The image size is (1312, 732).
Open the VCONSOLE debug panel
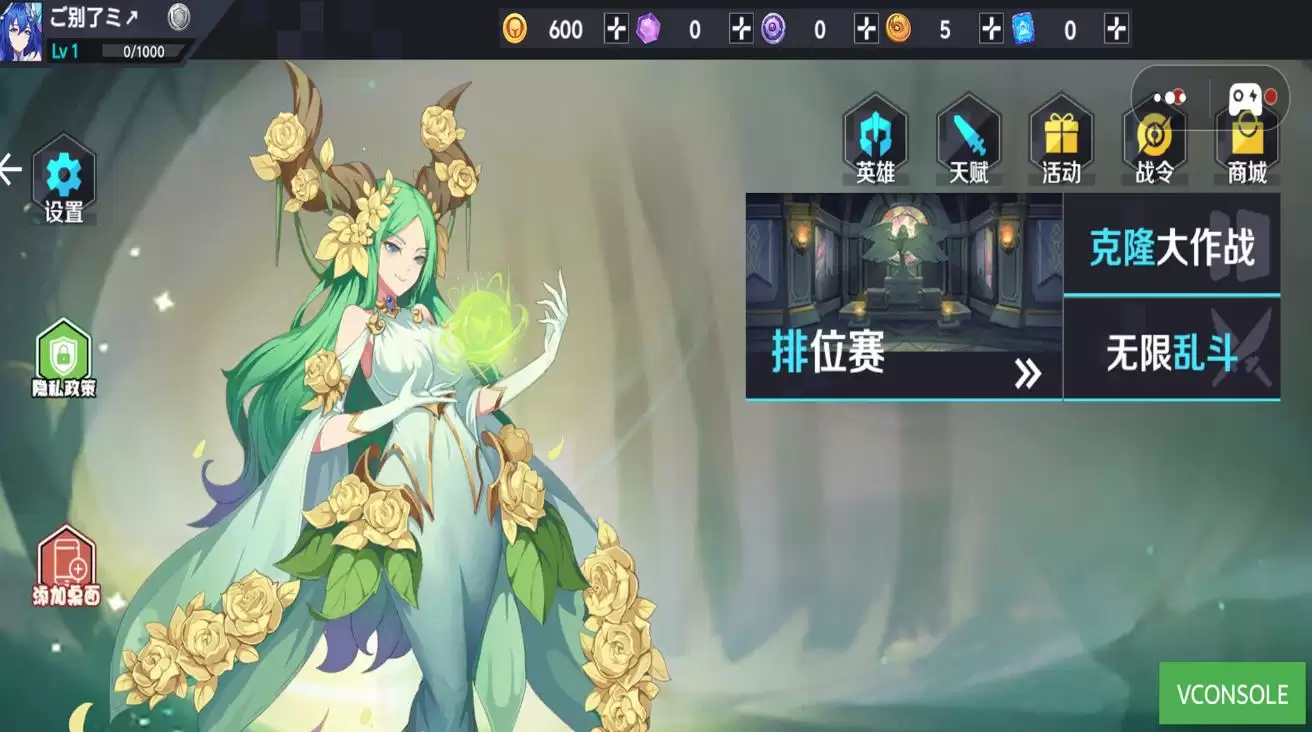pos(1233,693)
